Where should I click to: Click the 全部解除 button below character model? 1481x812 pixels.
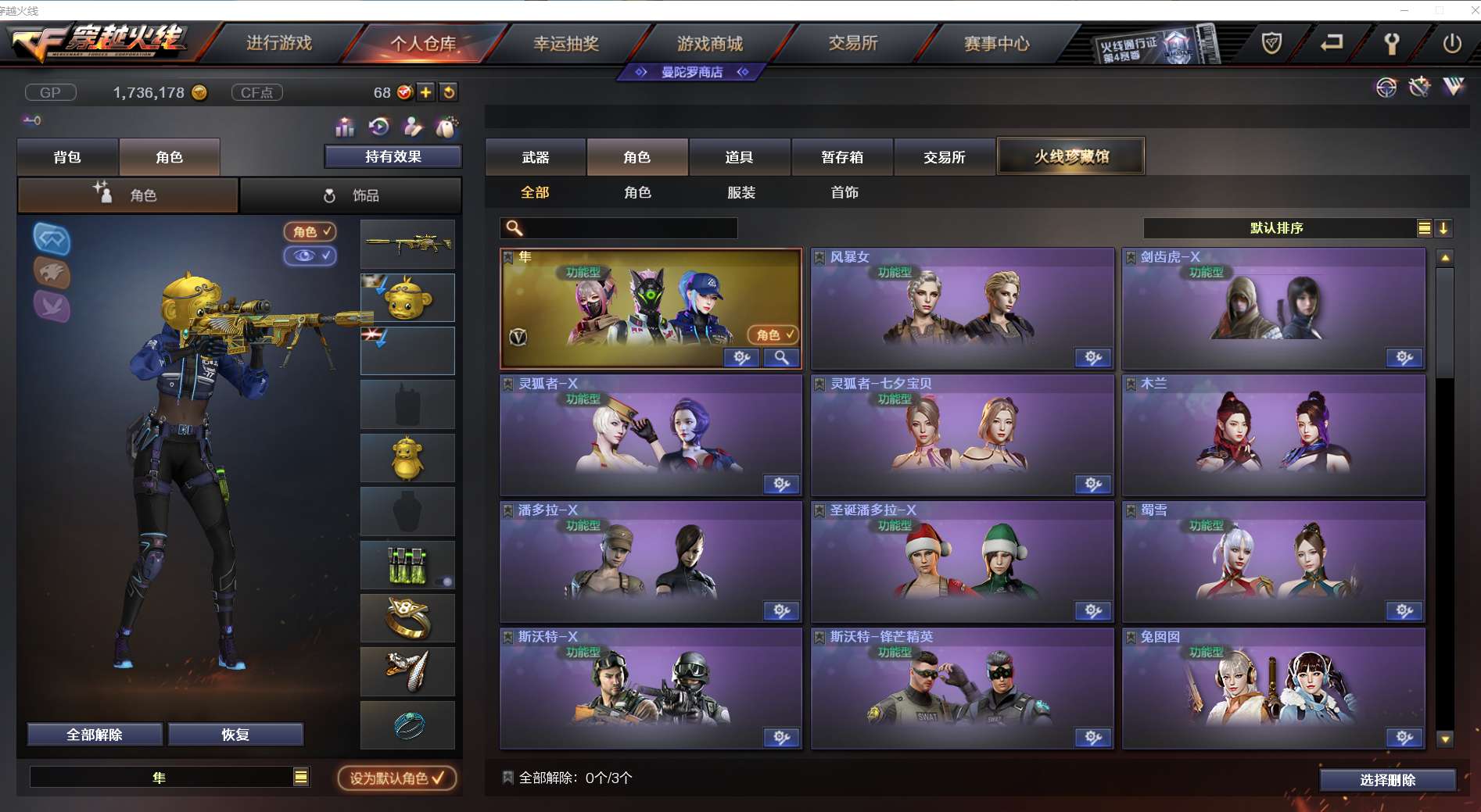(94, 735)
